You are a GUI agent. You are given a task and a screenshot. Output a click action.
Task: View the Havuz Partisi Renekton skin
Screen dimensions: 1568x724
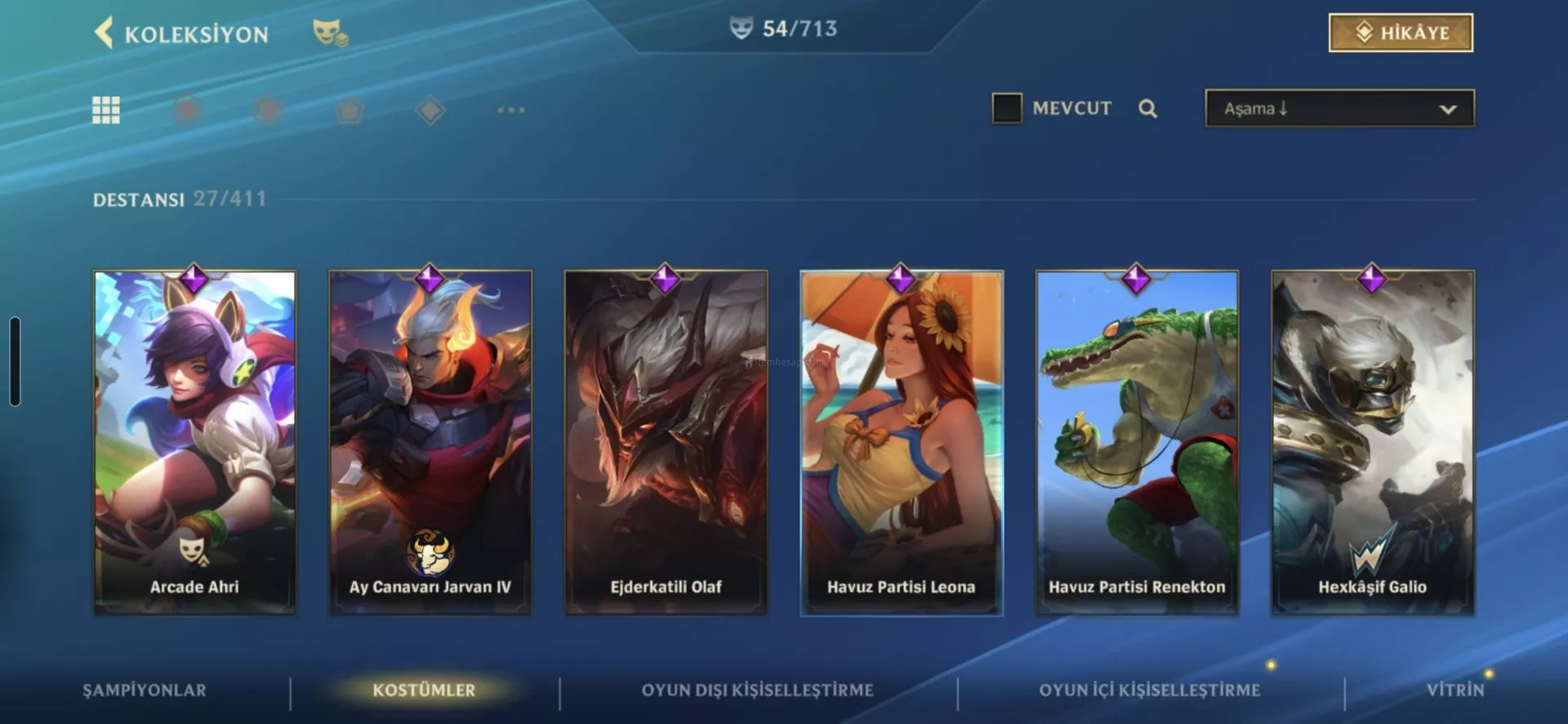coord(1137,441)
